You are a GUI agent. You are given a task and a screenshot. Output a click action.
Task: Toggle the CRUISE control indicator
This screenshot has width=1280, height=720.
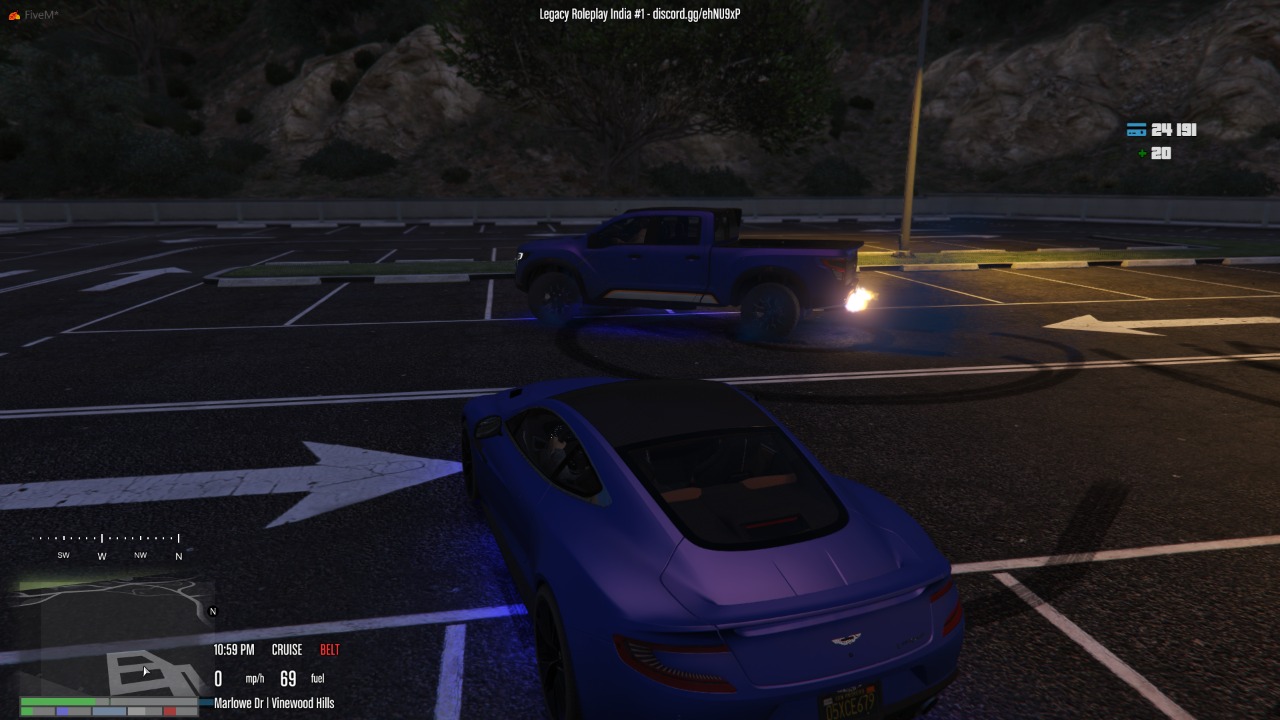coord(287,650)
